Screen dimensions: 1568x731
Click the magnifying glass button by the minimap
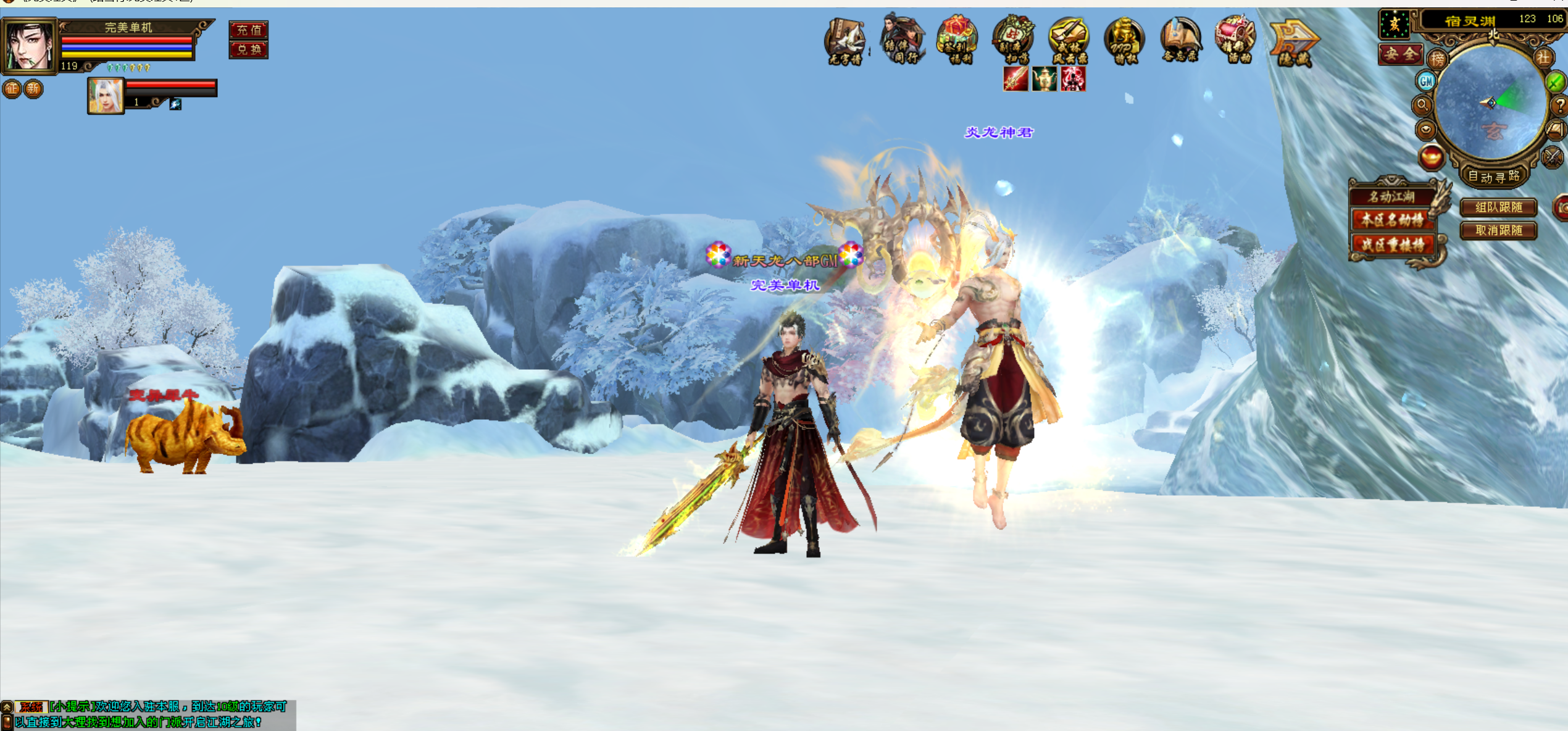pyautogui.click(x=1422, y=105)
